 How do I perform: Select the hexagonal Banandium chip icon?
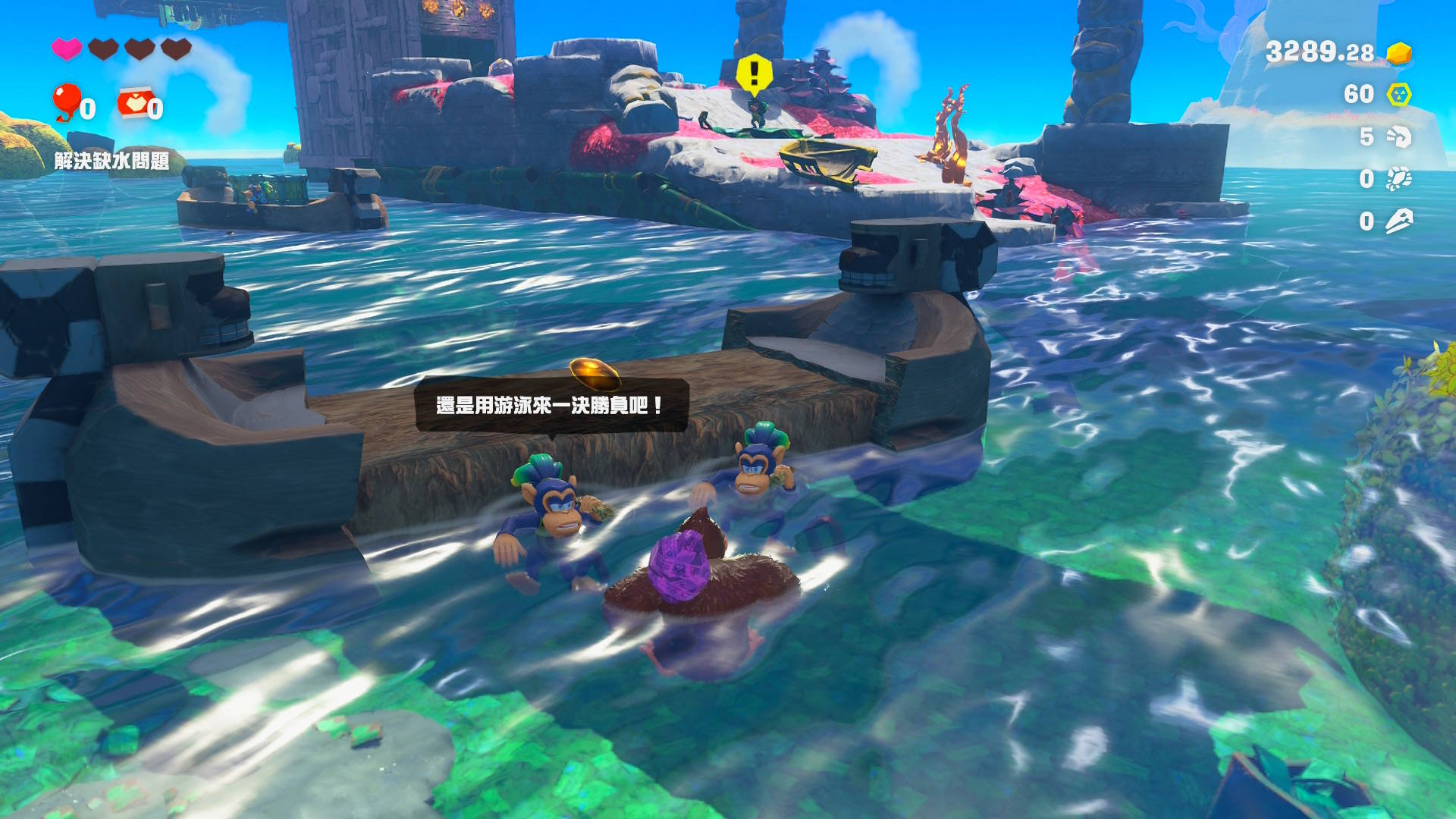1398,95
